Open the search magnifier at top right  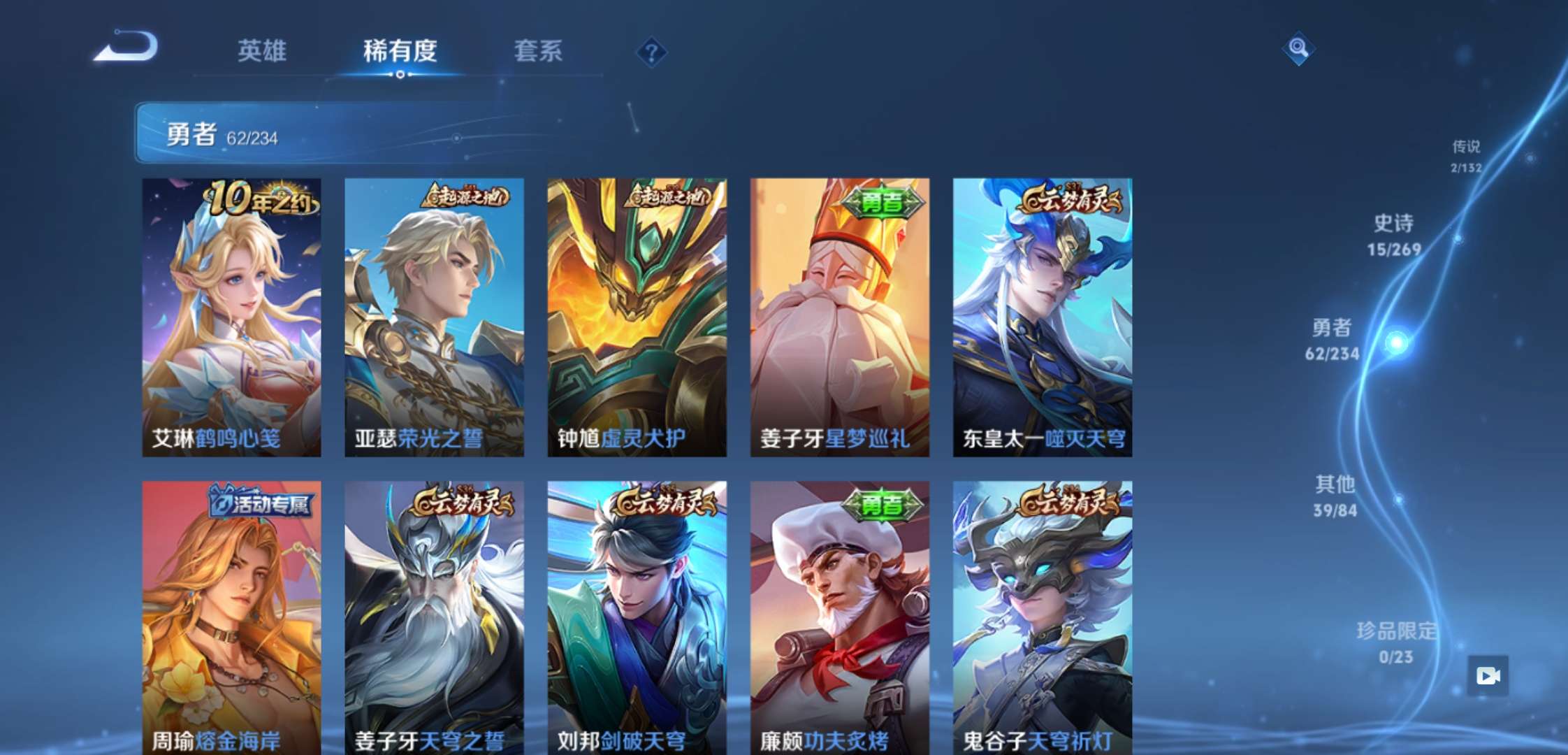point(1298,48)
